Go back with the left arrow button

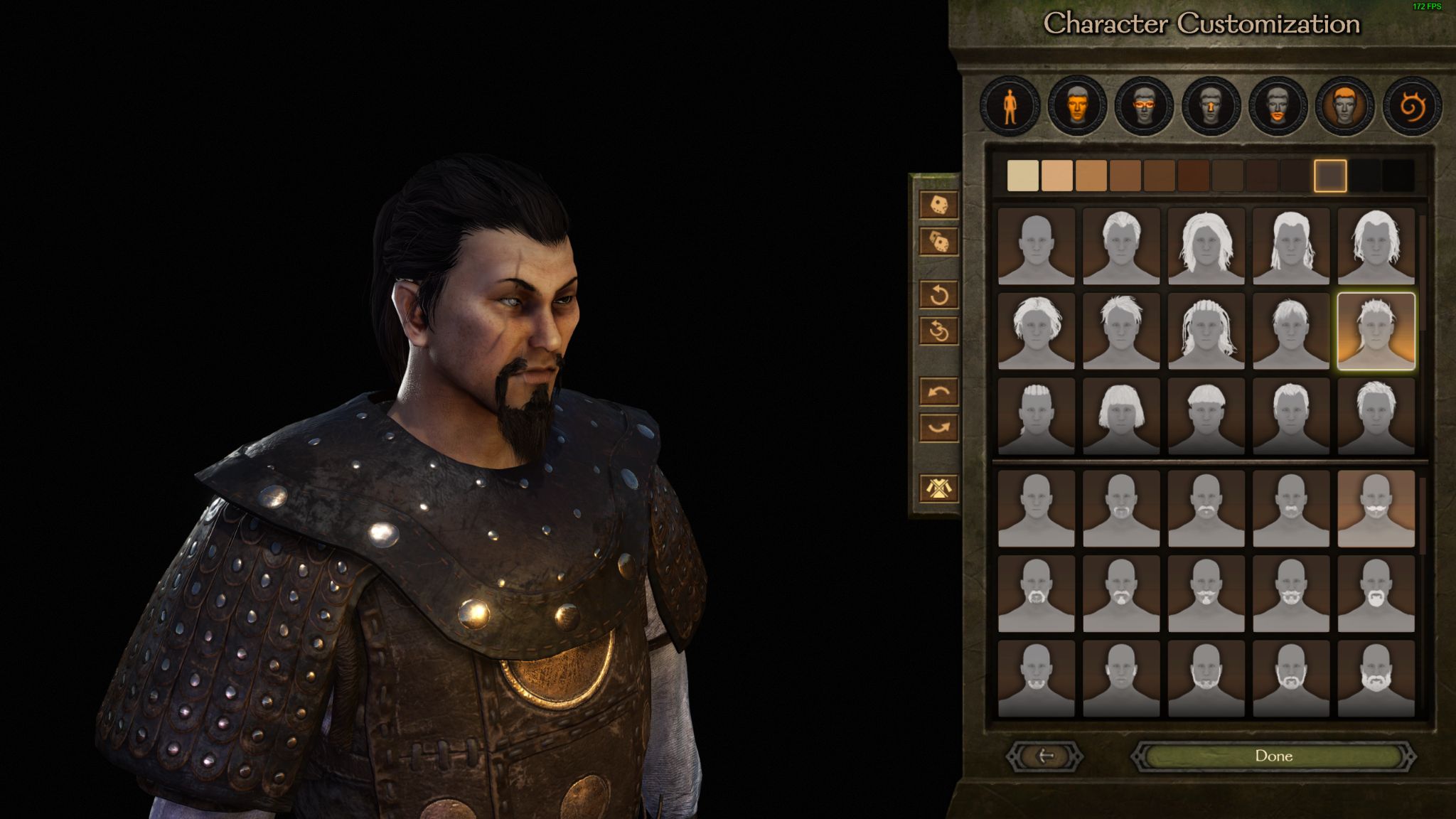point(1045,756)
